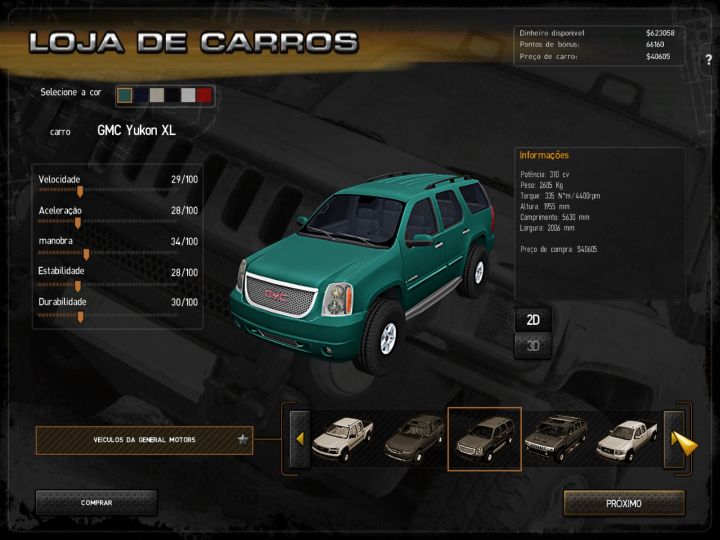Select the white crew-cab pickup thumbnail
Image resolution: width=720 pixels, height=540 pixels.
pyautogui.click(x=342, y=438)
